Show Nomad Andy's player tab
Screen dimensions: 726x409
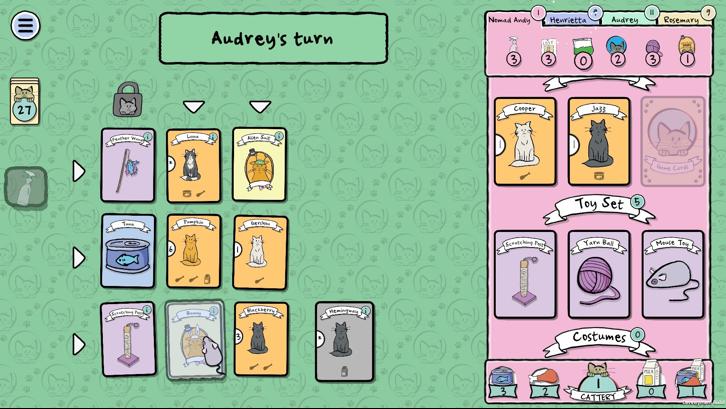point(510,19)
